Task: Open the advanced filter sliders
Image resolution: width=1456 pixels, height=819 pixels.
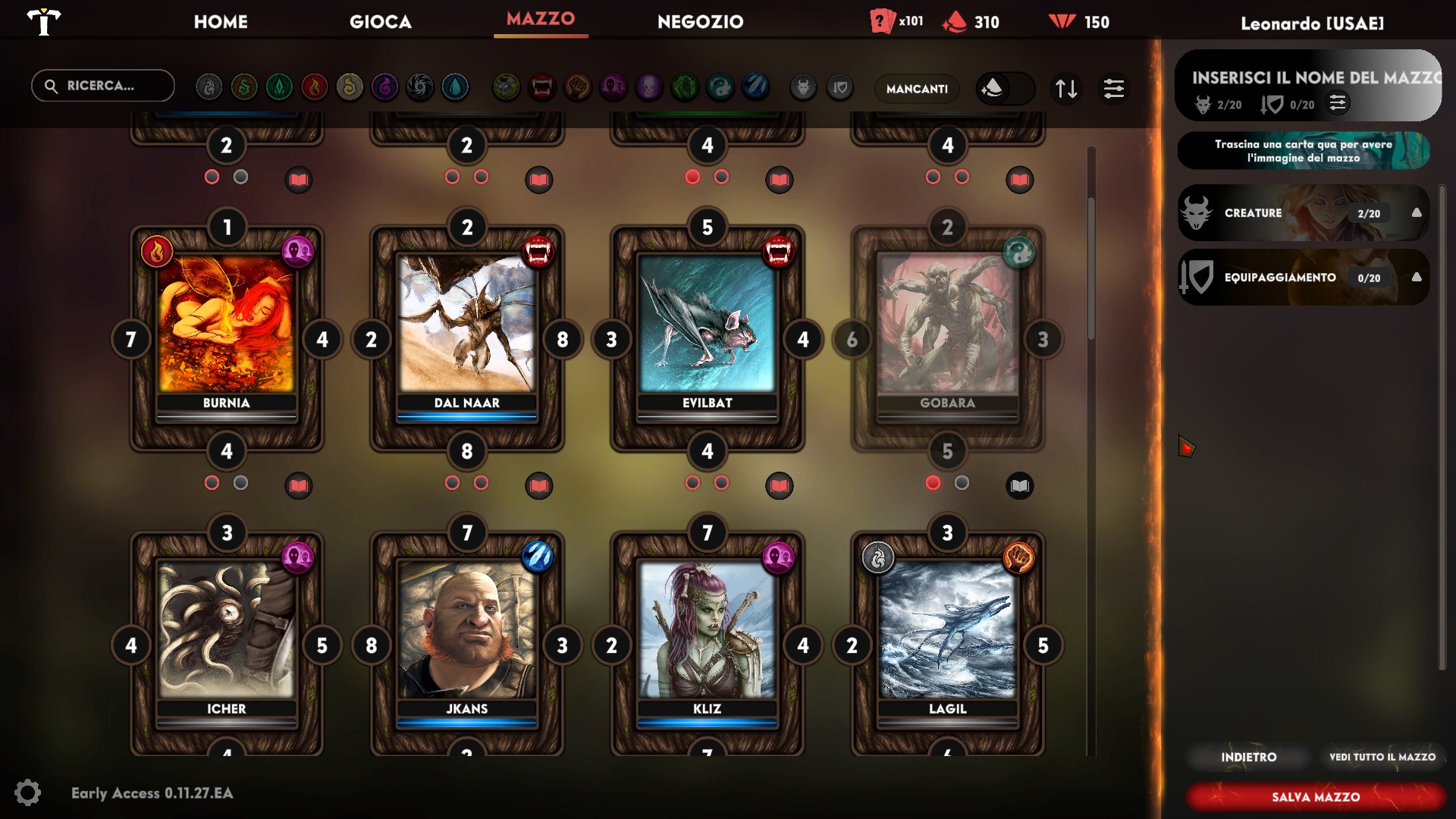Action: [x=1114, y=89]
